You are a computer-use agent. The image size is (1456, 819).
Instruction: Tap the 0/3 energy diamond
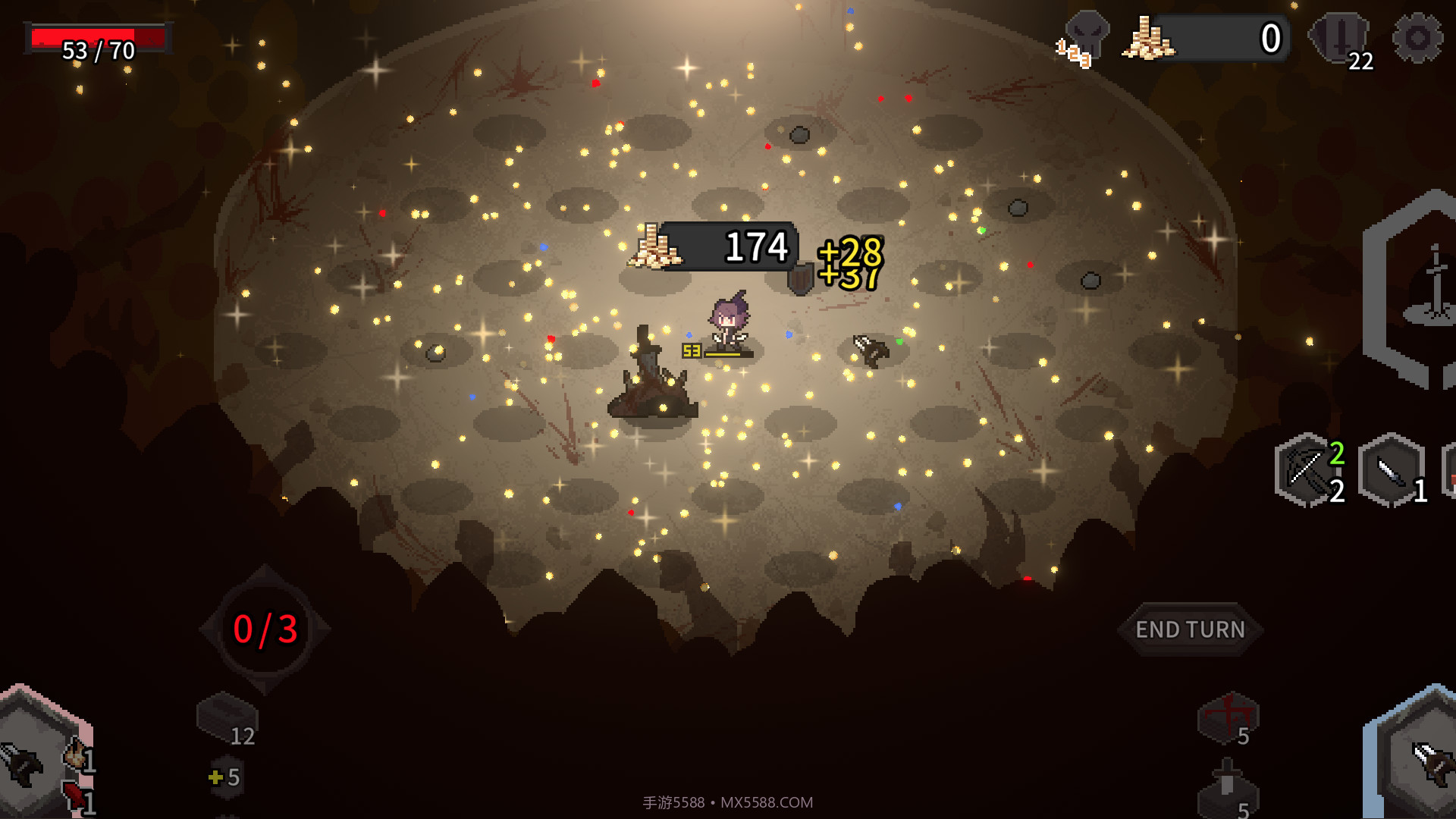tap(265, 629)
